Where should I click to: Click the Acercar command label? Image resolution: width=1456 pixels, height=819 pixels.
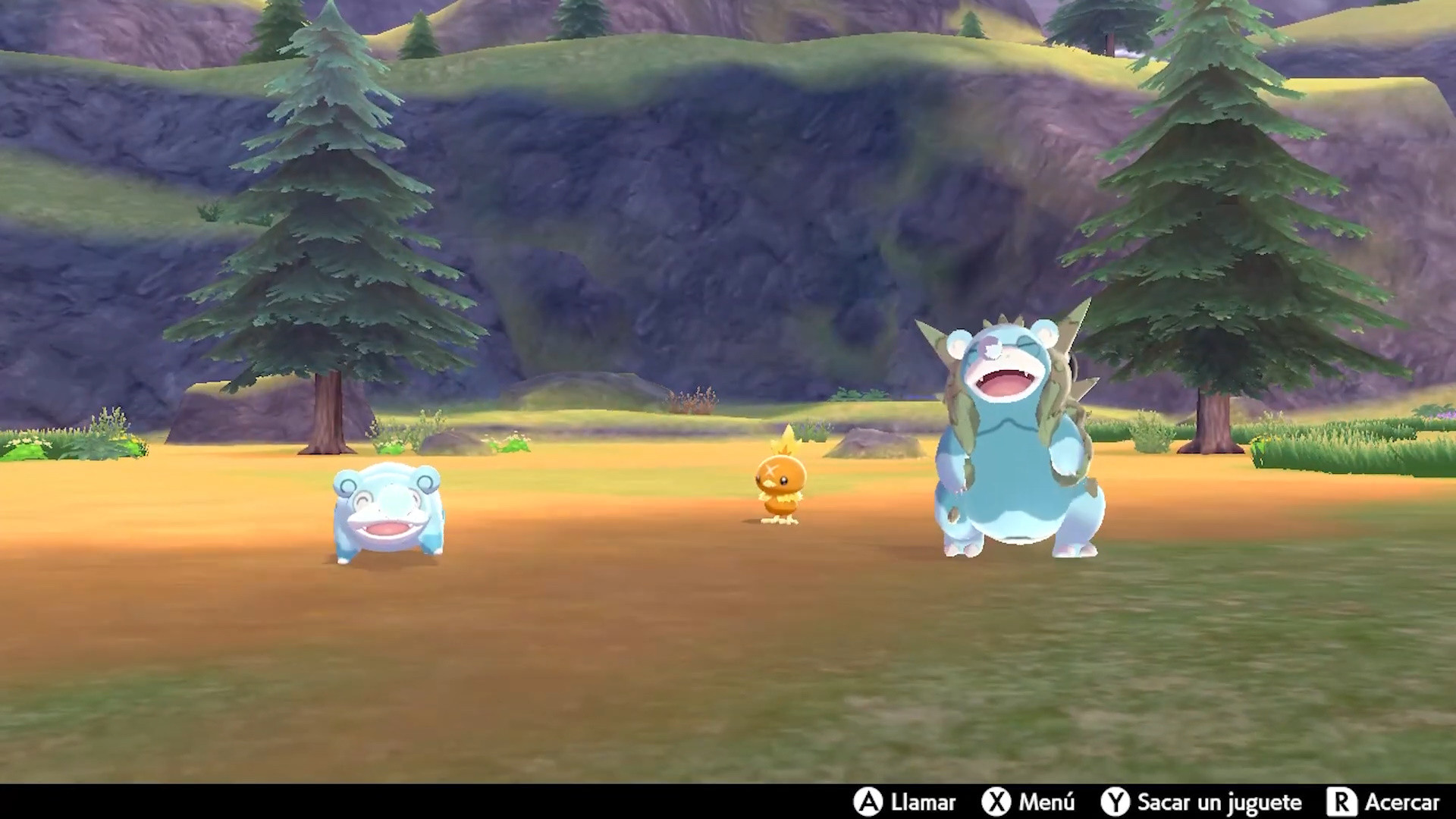click(x=1404, y=802)
